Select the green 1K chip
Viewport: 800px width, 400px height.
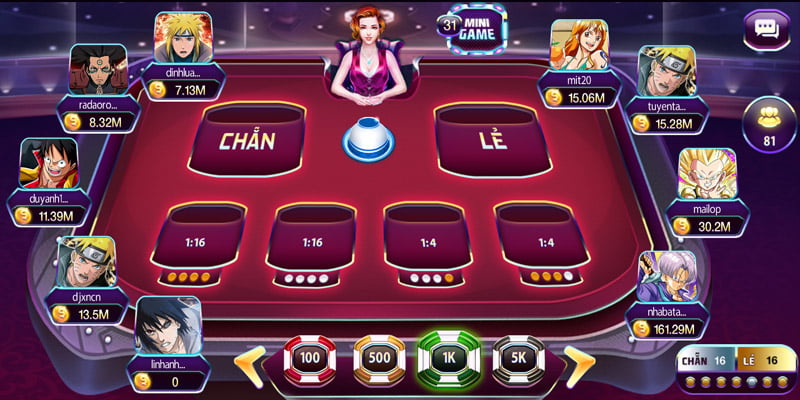pos(449,358)
